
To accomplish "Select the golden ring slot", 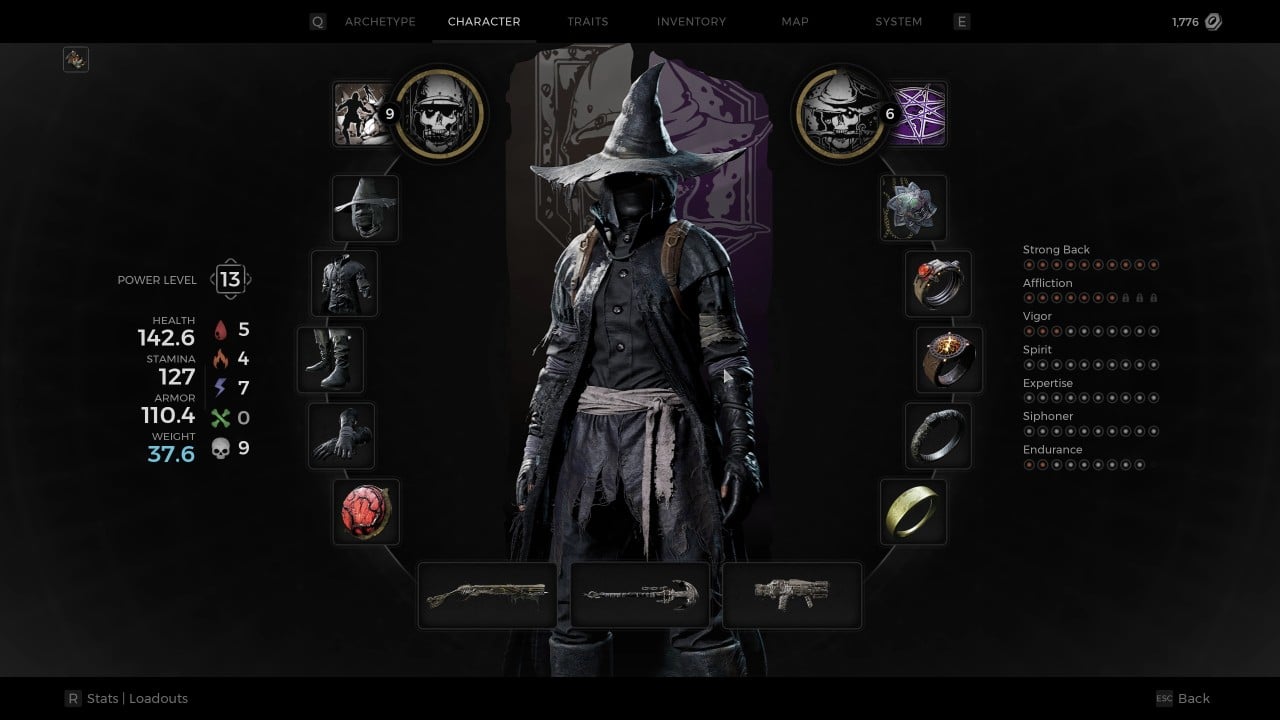I will pos(913,511).
